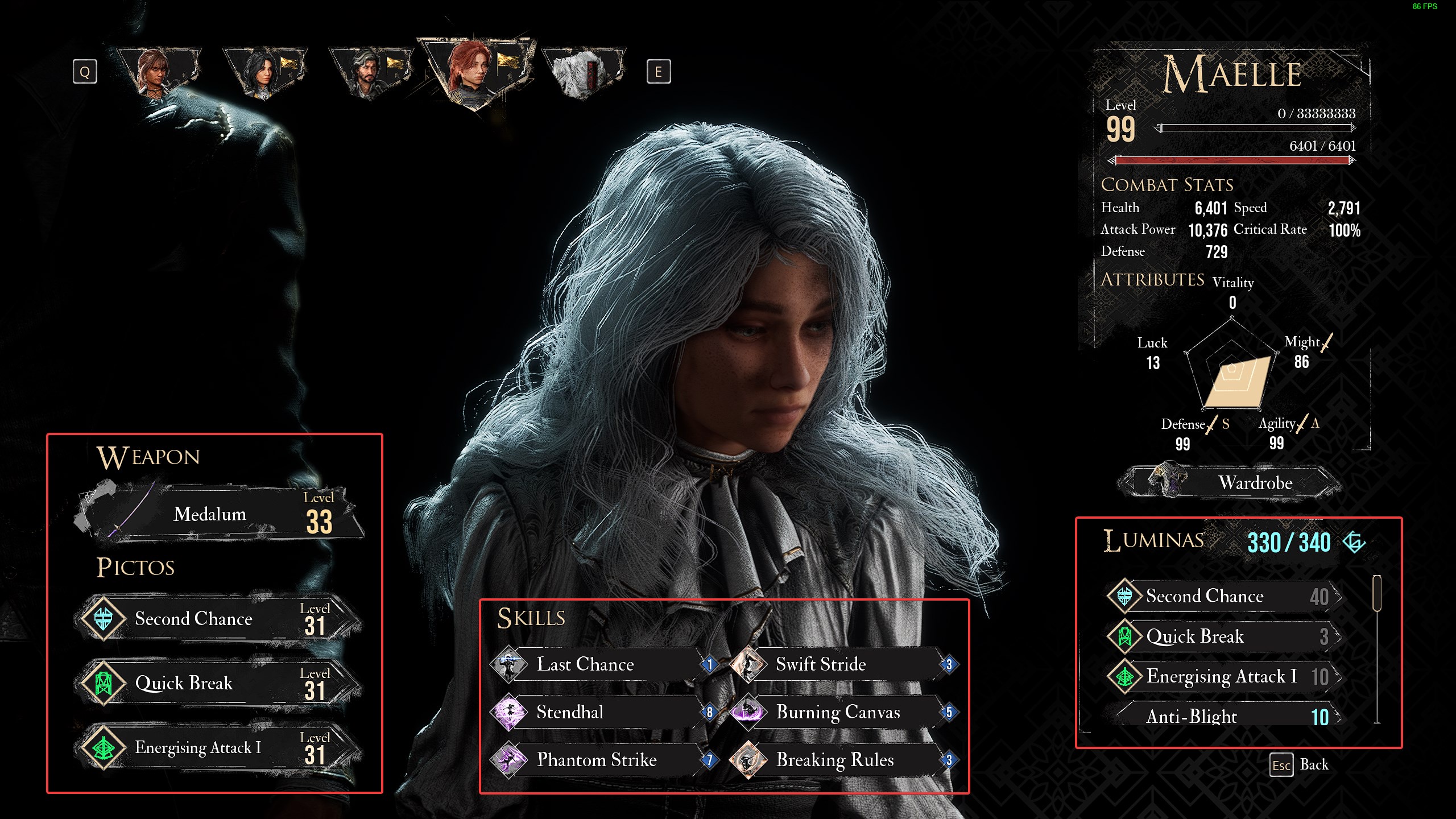Choose the Breaking Rules skill
The width and height of the screenshot is (1456, 819).
(842, 760)
